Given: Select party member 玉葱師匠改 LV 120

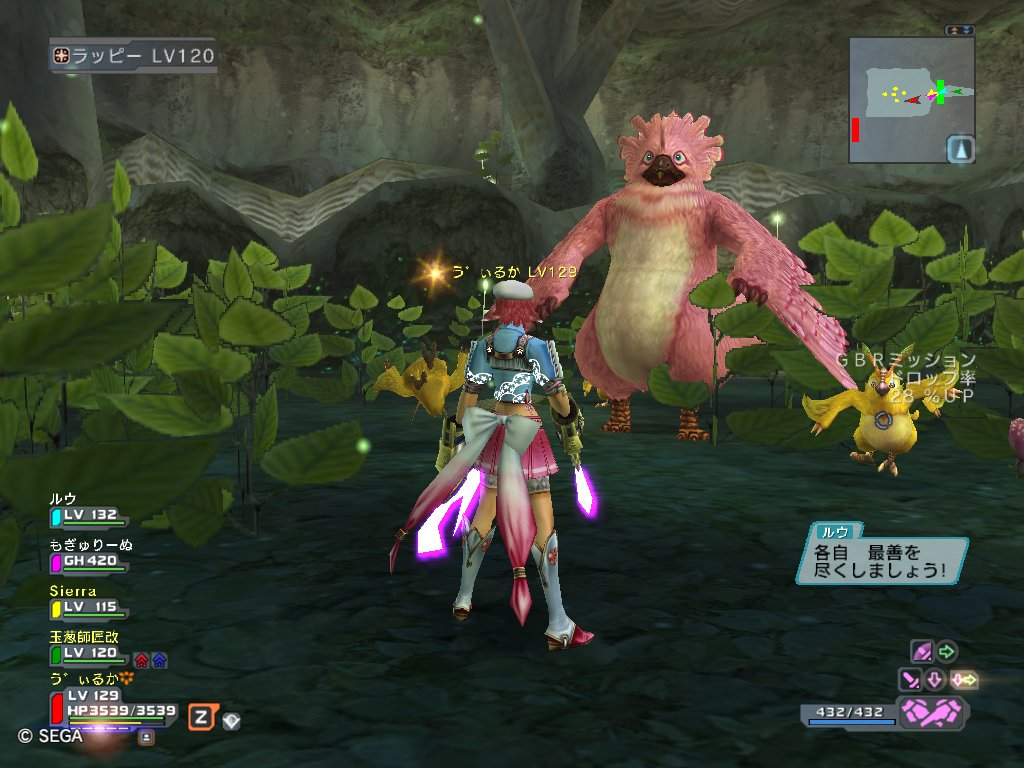Looking at the screenshot, I should 88,653.
